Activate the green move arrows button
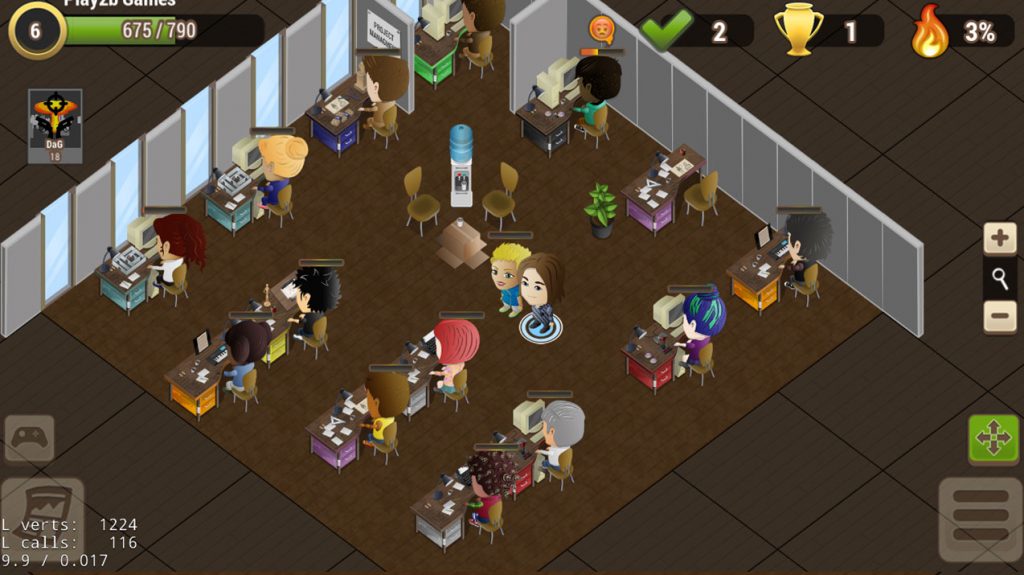Screen dimensions: 1024x575 pyautogui.click(x=993, y=439)
